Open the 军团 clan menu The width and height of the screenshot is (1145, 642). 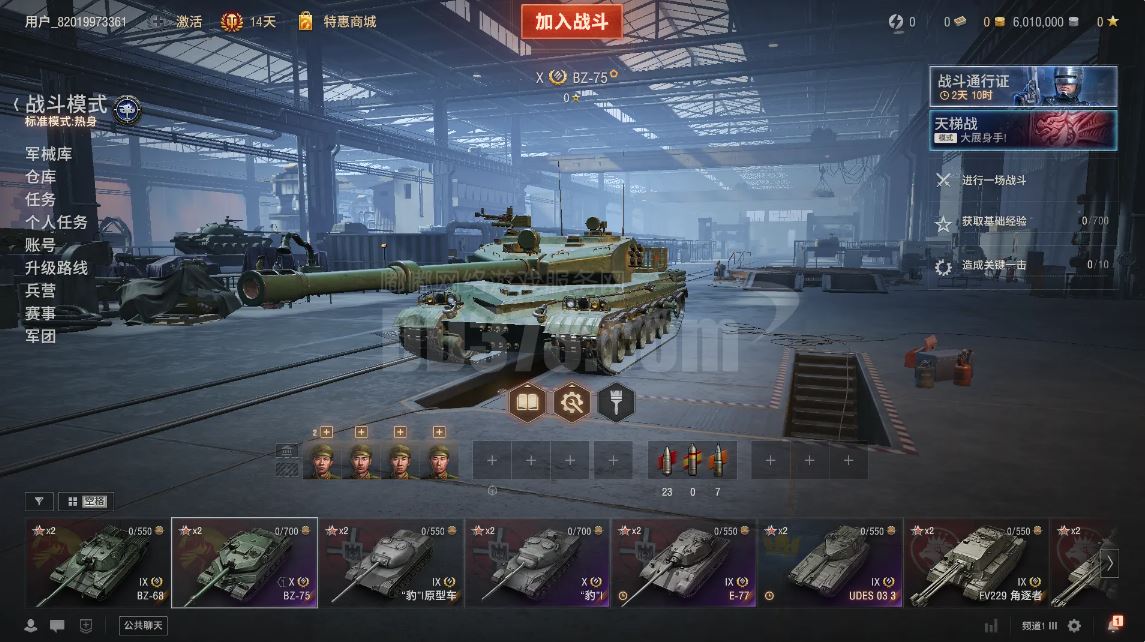(x=40, y=336)
